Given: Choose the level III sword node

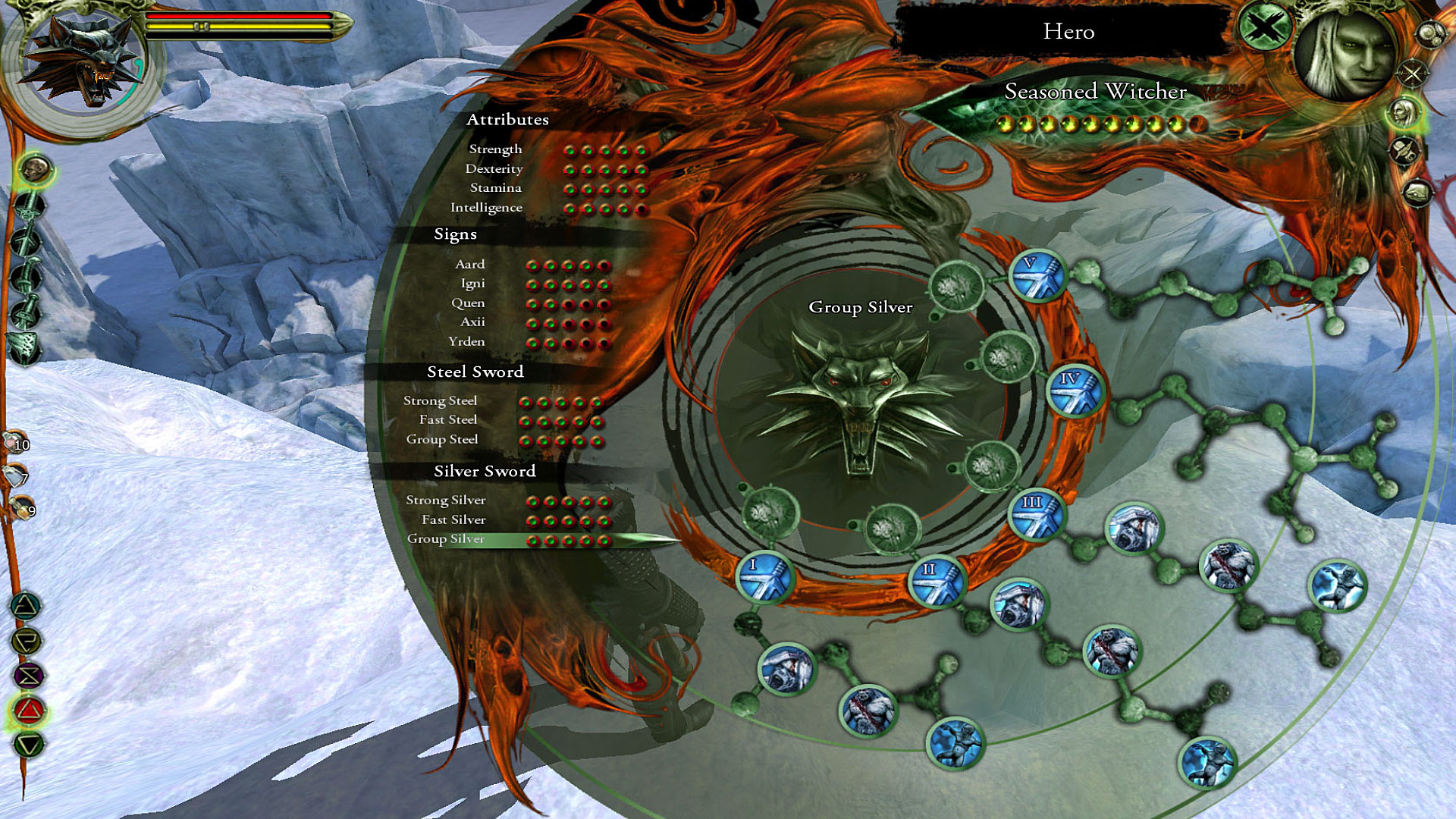Looking at the screenshot, I should pos(1037,514).
